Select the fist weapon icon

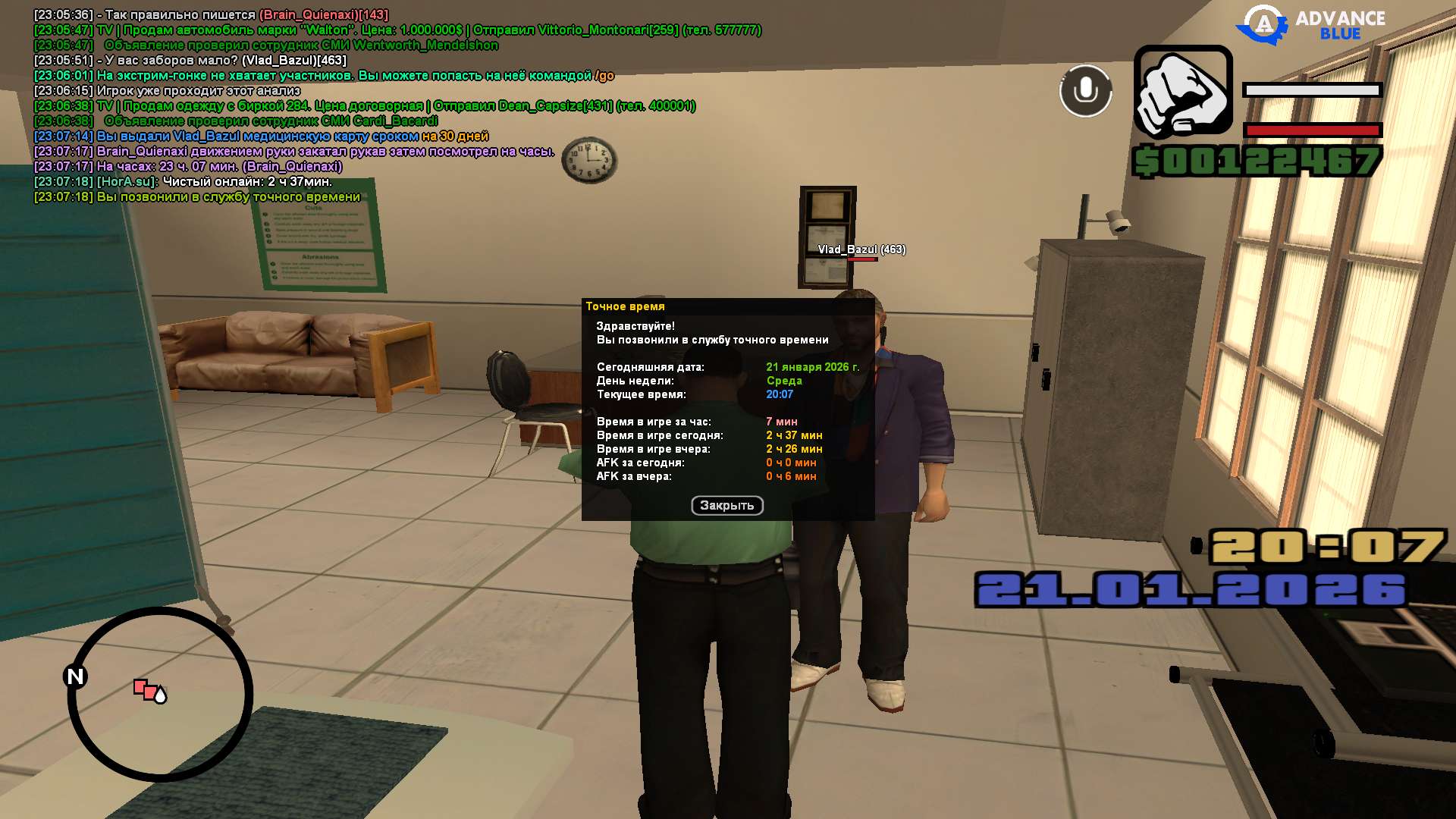pos(1182,93)
